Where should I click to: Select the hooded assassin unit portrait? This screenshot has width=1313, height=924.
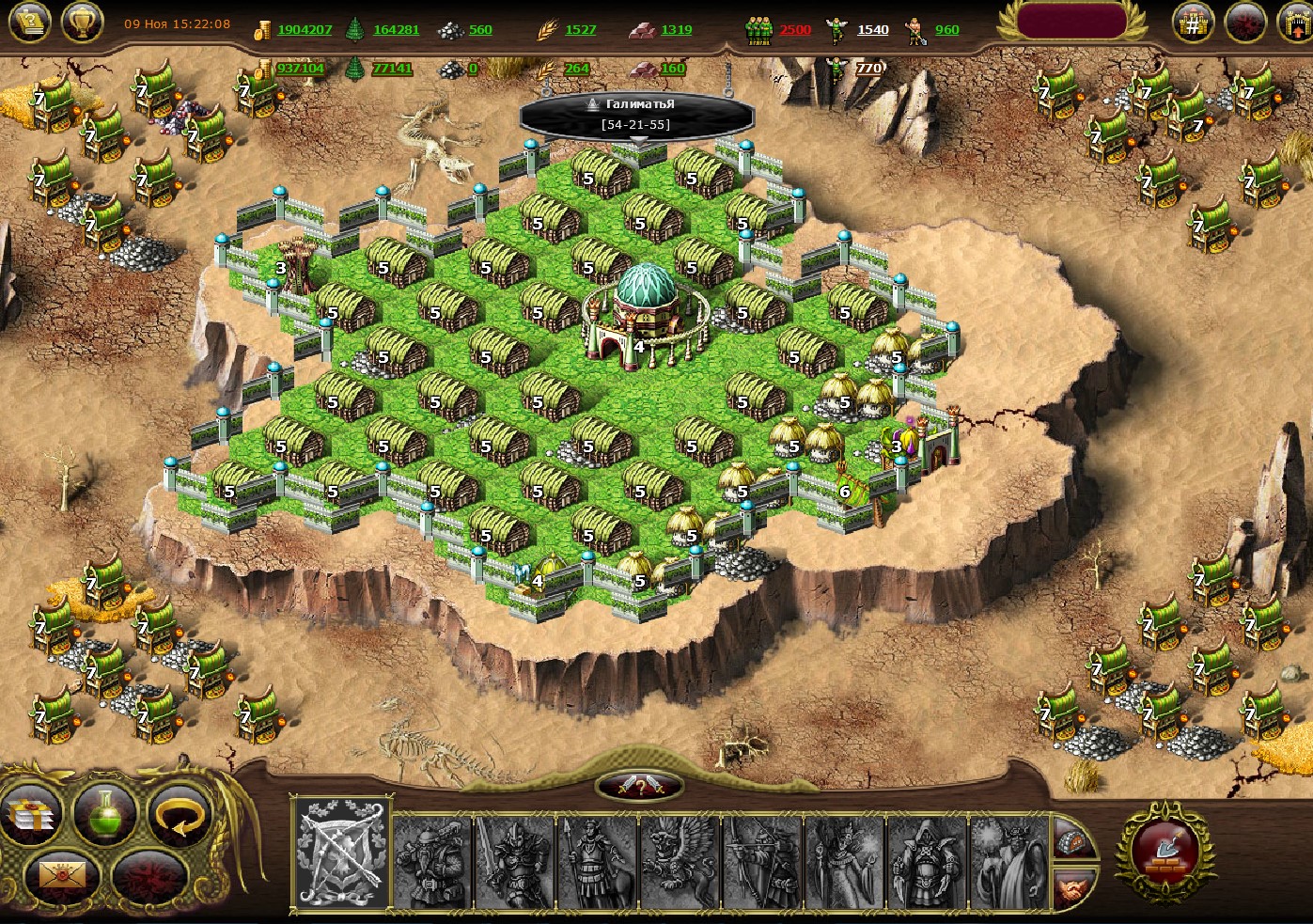(927, 861)
